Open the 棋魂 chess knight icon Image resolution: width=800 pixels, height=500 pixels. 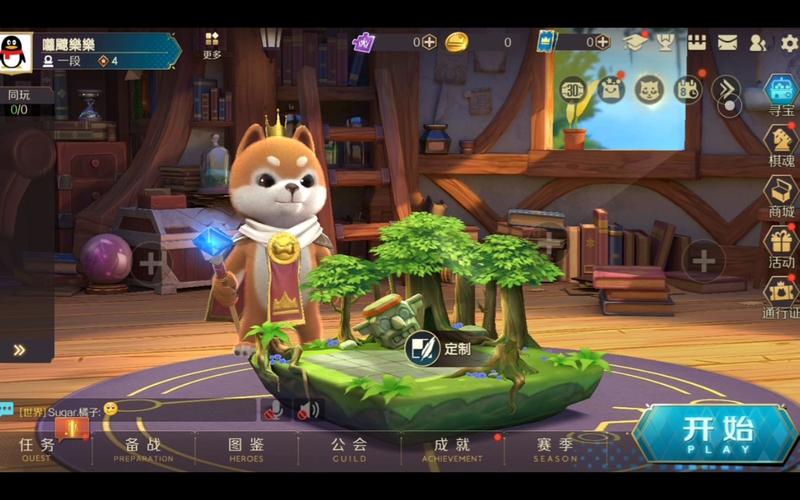(x=780, y=143)
